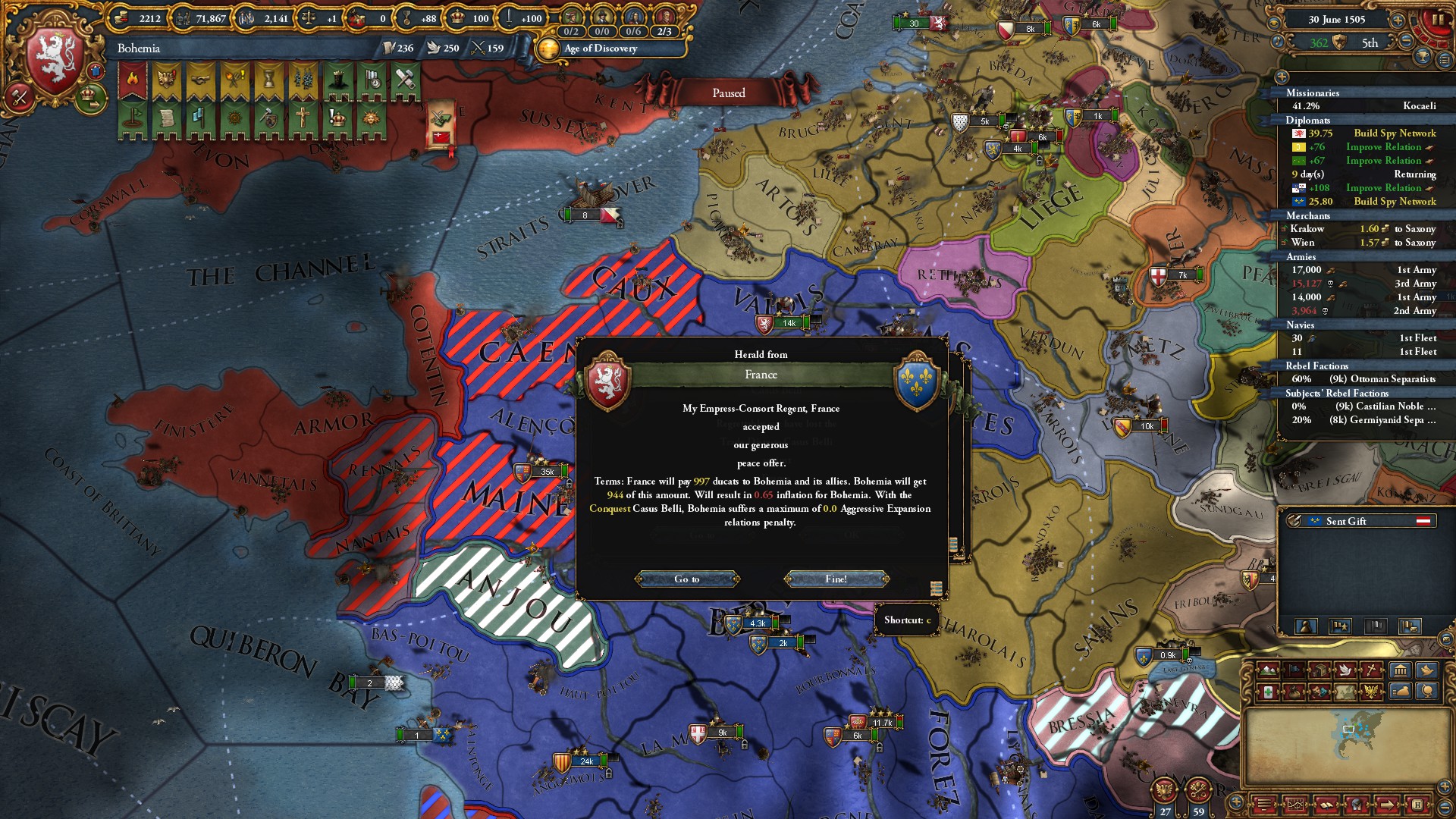1456x819 pixels.
Task: Switch to the terrain map mode
Action: point(1267,670)
